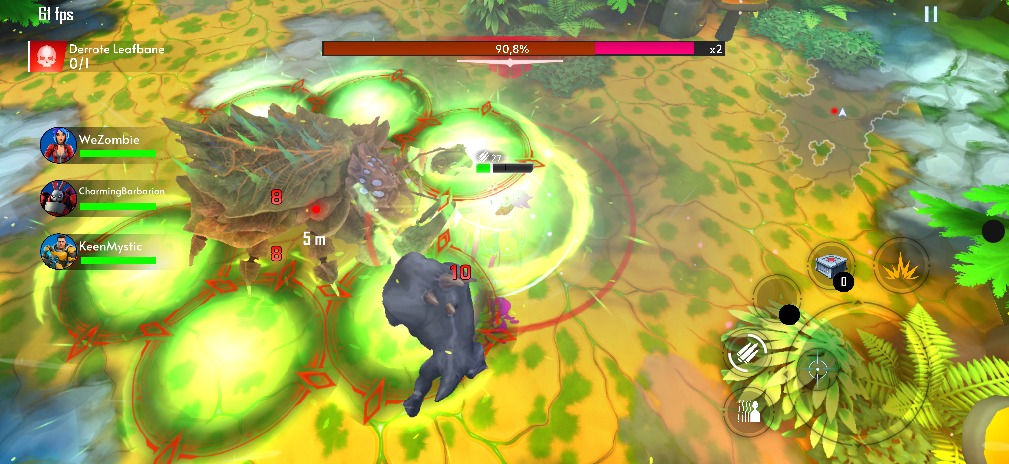The image size is (1009, 464).
Task: Use the supply crate item
Action: (x=831, y=265)
